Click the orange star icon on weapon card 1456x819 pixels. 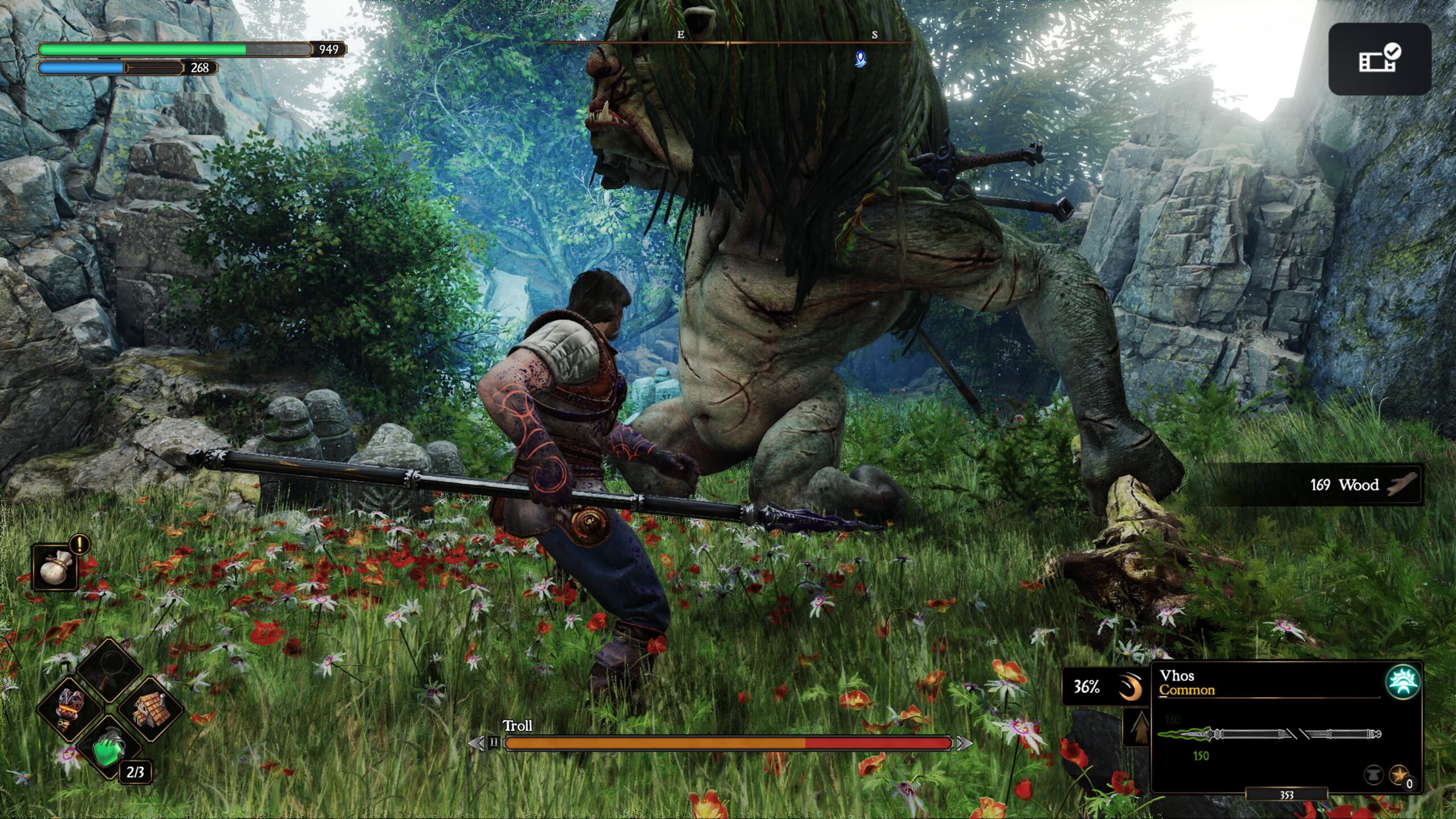1398,775
